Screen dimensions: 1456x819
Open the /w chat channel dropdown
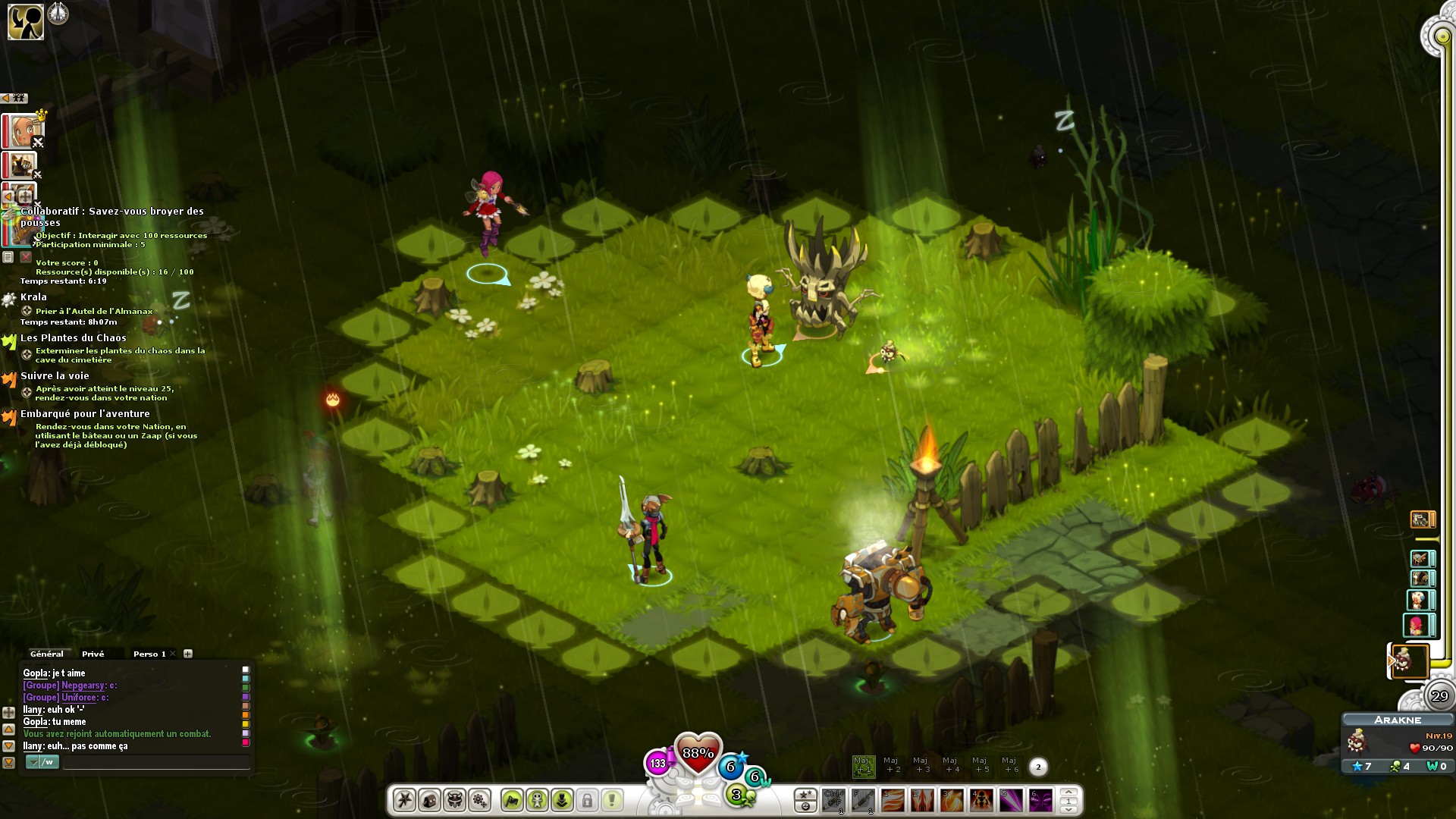[x=34, y=763]
